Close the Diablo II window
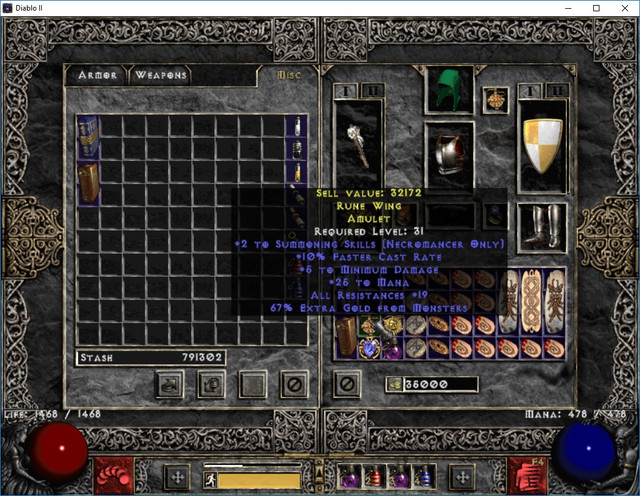 coord(624,9)
